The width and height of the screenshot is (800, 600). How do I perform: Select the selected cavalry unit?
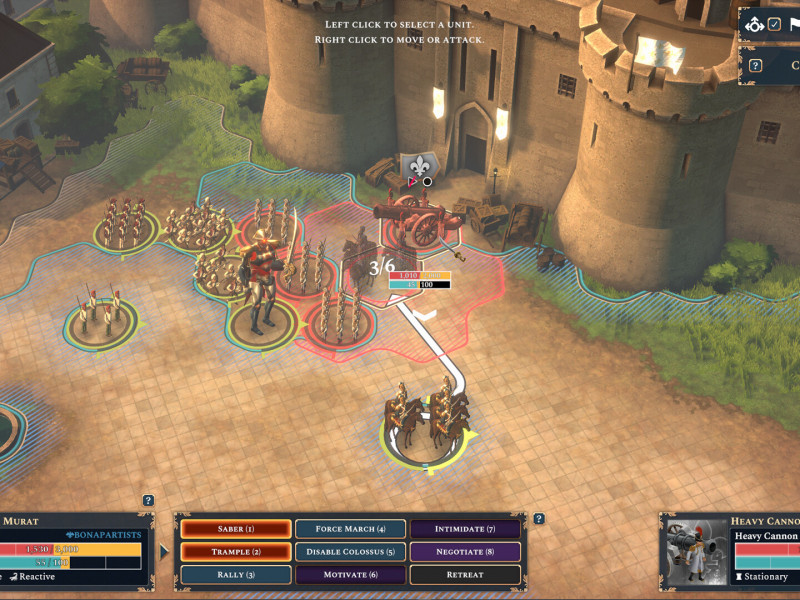pyautogui.click(x=426, y=420)
